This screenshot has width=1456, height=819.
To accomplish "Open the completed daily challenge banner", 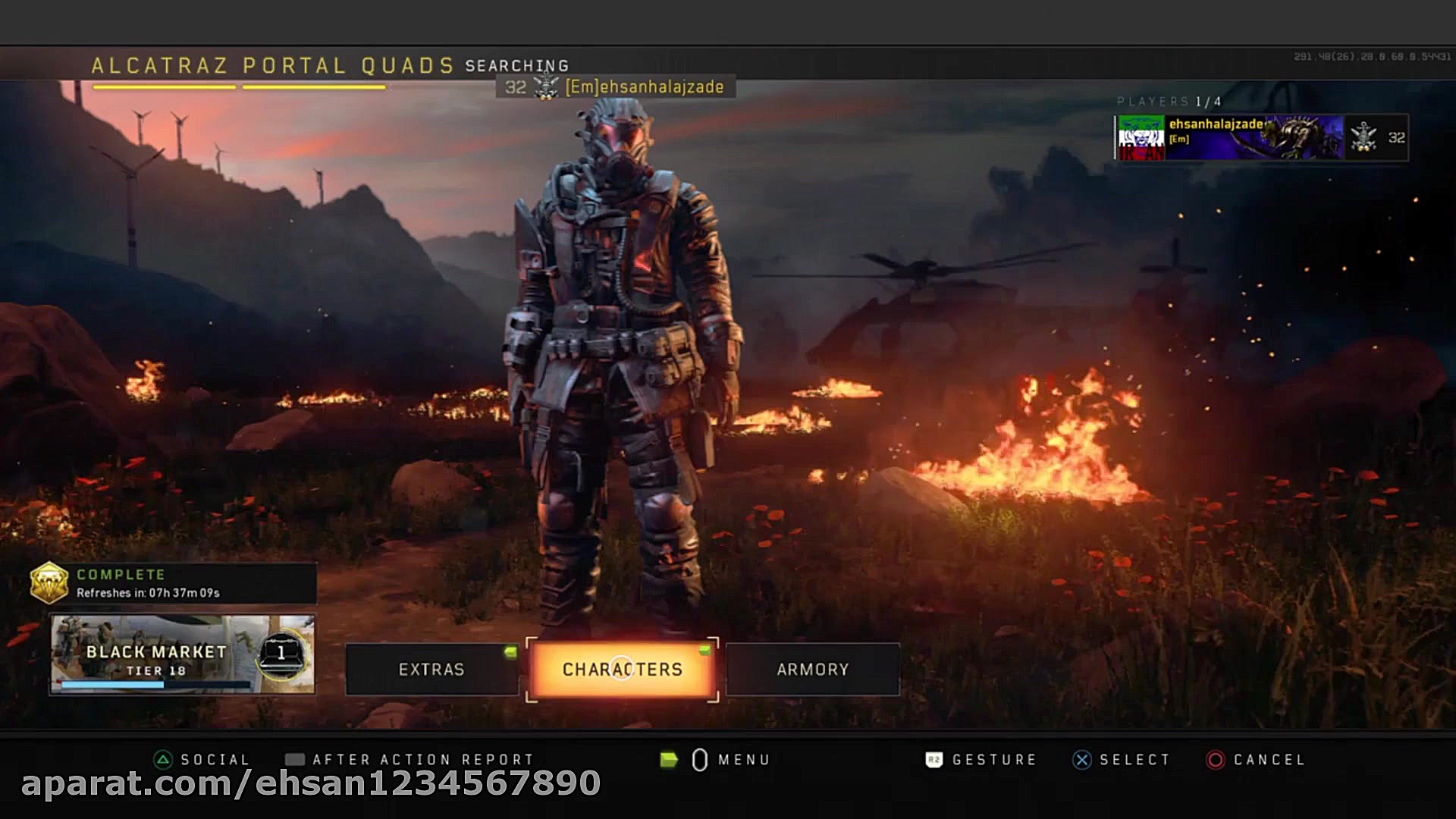I will tap(173, 583).
